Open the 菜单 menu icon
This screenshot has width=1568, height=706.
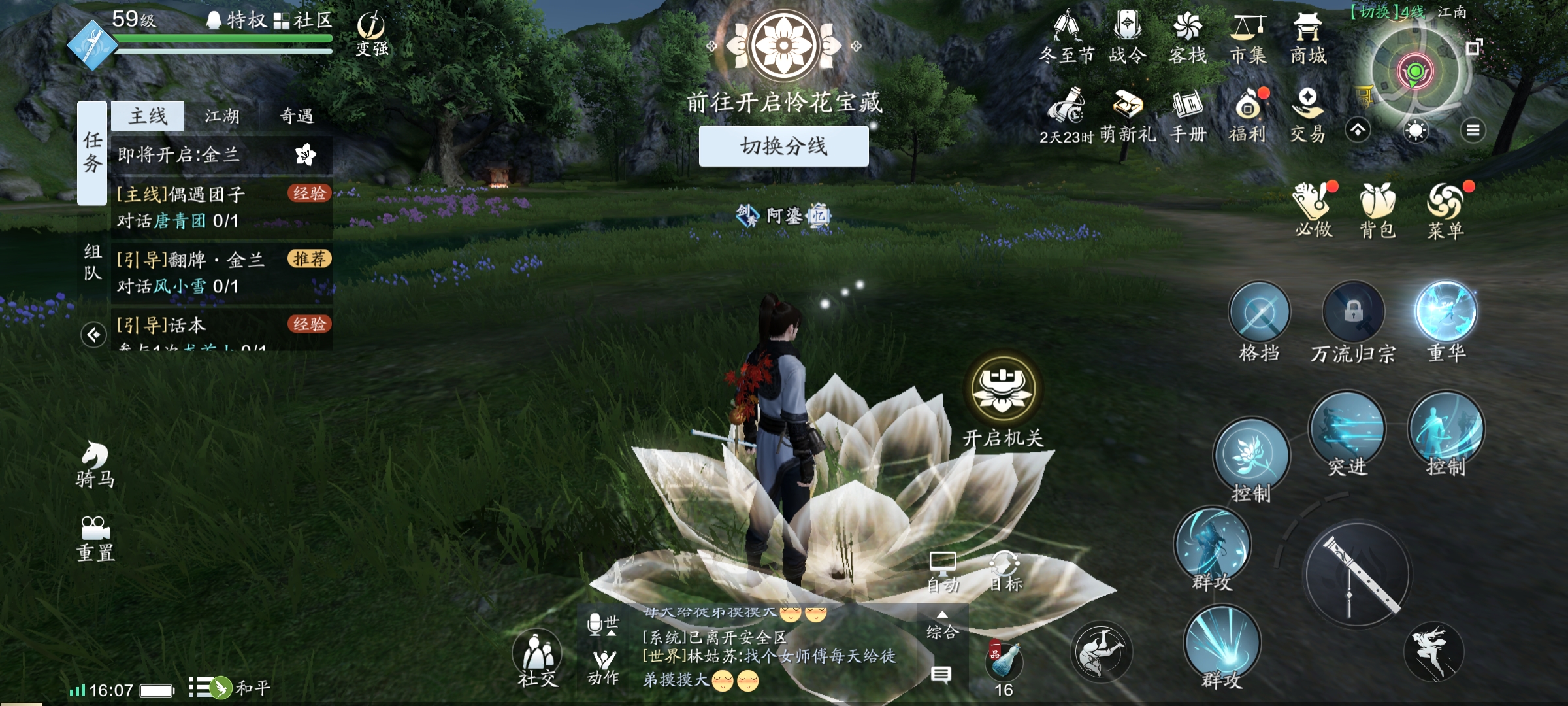pyautogui.click(x=1446, y=208)
